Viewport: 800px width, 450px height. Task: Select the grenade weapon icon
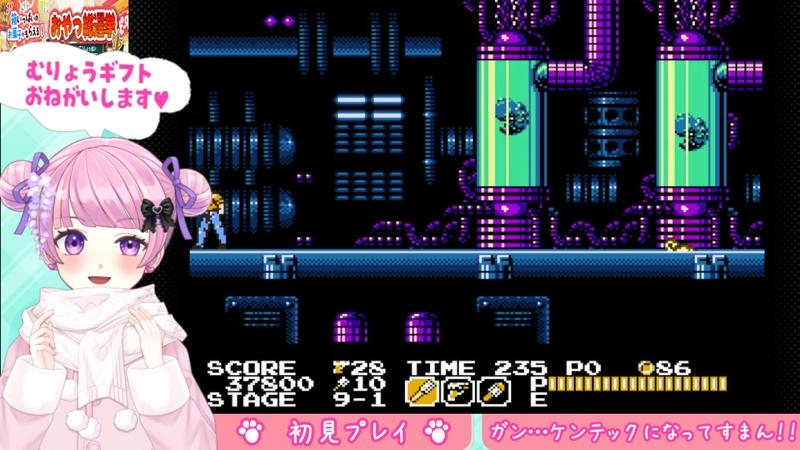[494, 390]
